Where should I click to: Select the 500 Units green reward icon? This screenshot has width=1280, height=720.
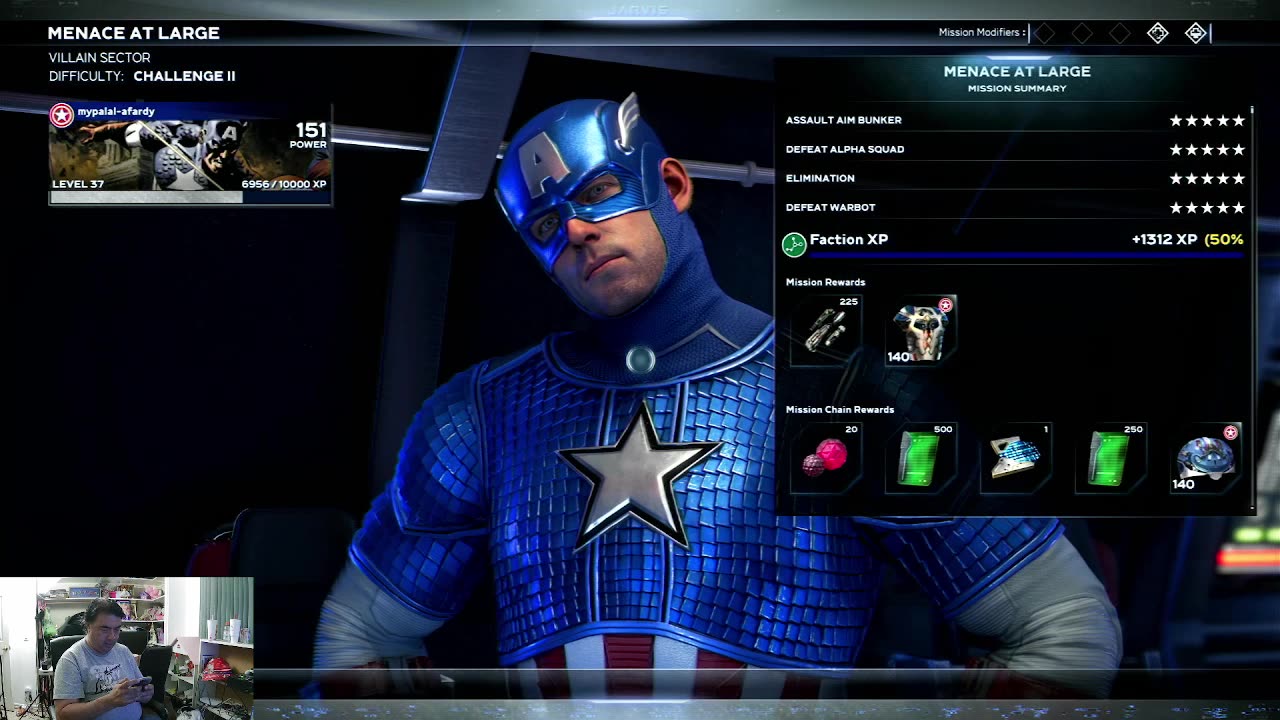click(922, 459)
